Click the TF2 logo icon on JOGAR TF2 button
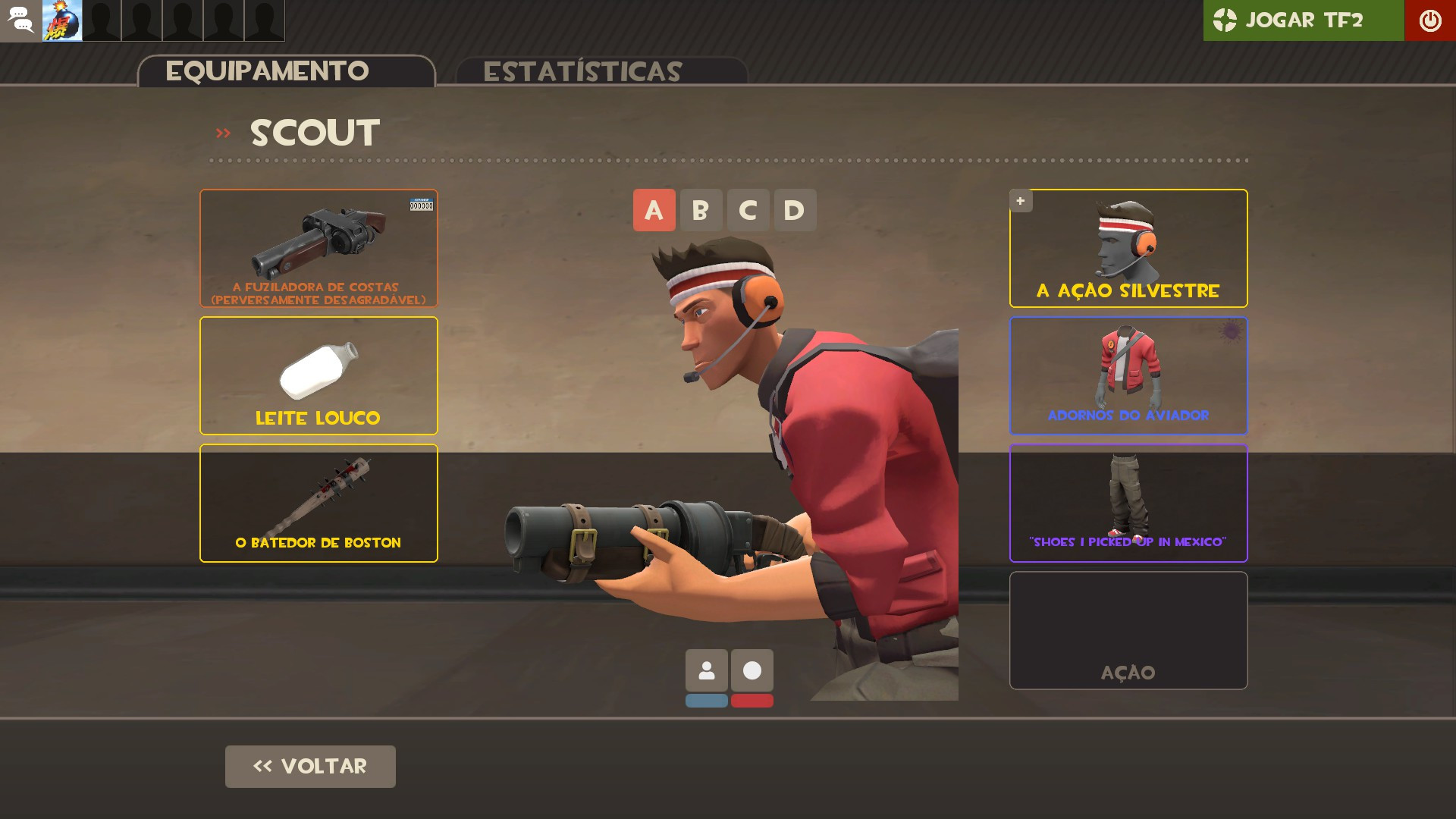The image size is (1456, 819). 1225,20
